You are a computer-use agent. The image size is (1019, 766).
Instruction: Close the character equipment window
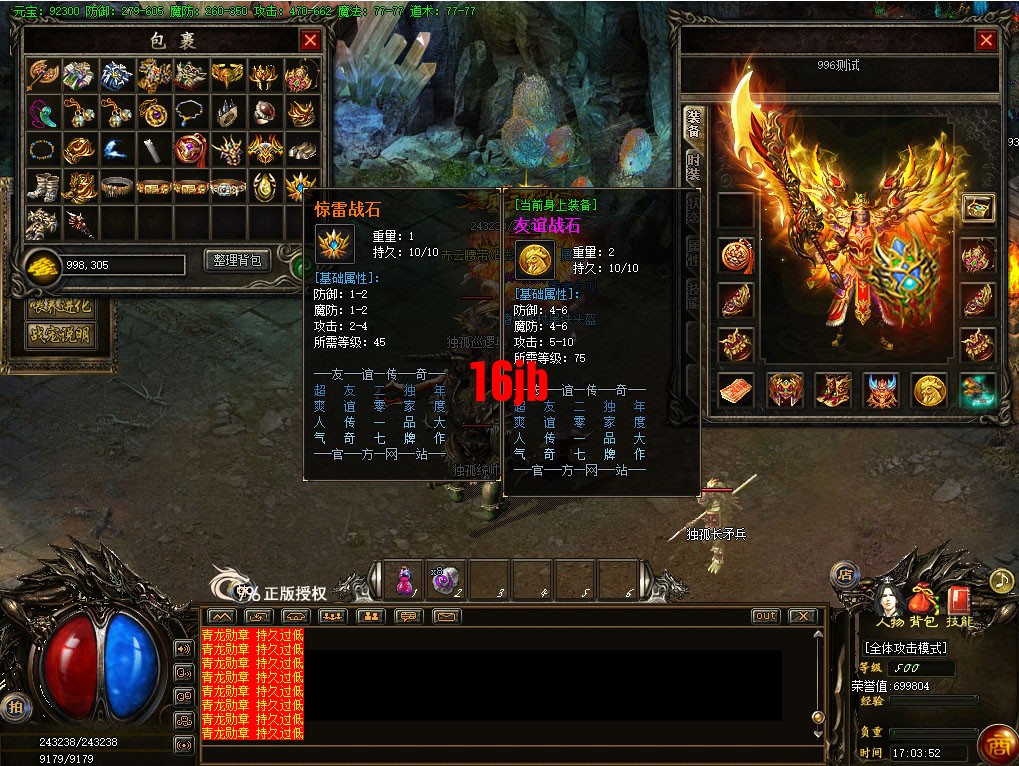click(986, 40)
